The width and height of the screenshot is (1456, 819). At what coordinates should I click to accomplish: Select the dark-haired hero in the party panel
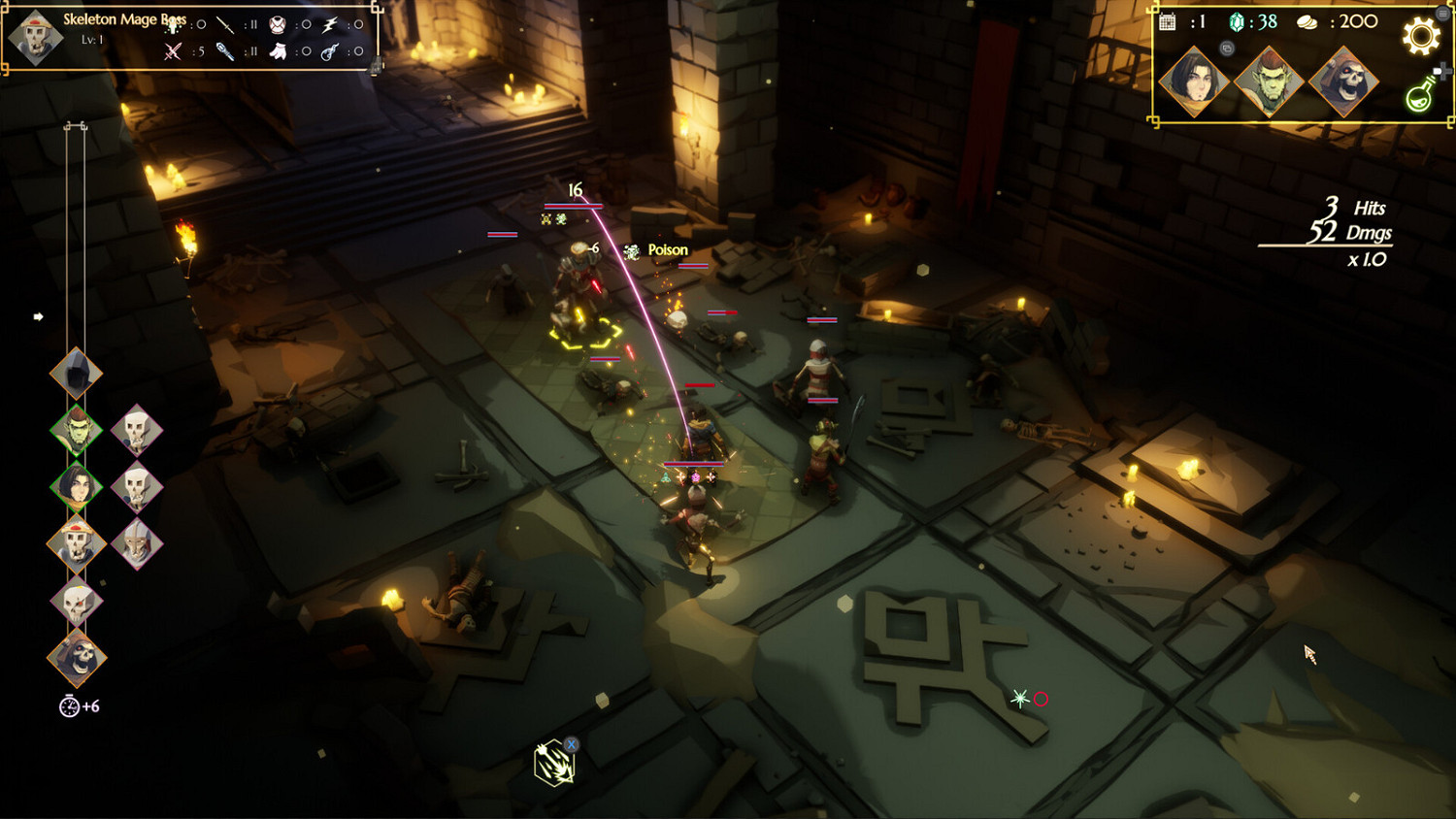click(1195, 82)
